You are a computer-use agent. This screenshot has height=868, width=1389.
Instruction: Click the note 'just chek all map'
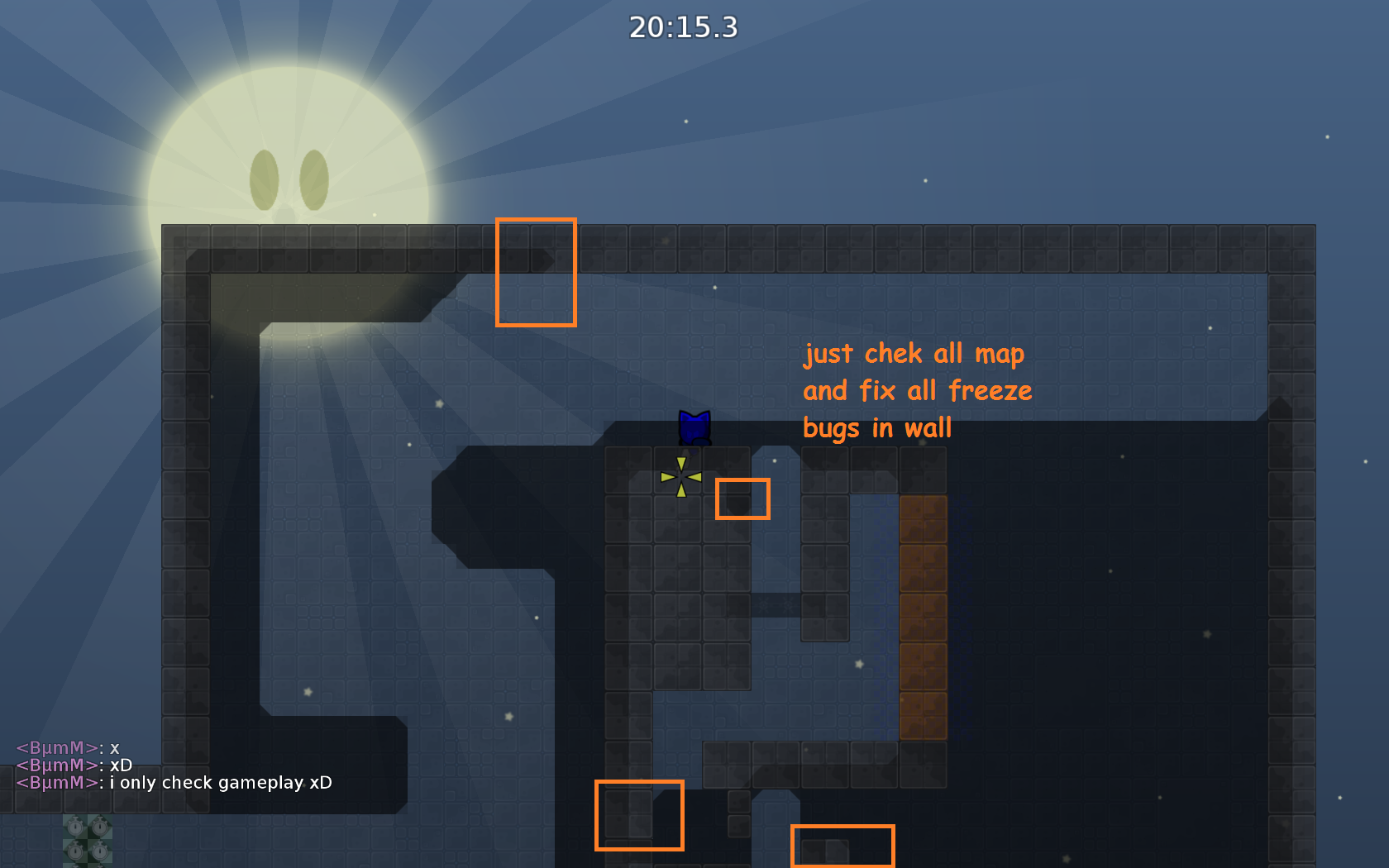[913, 353]
